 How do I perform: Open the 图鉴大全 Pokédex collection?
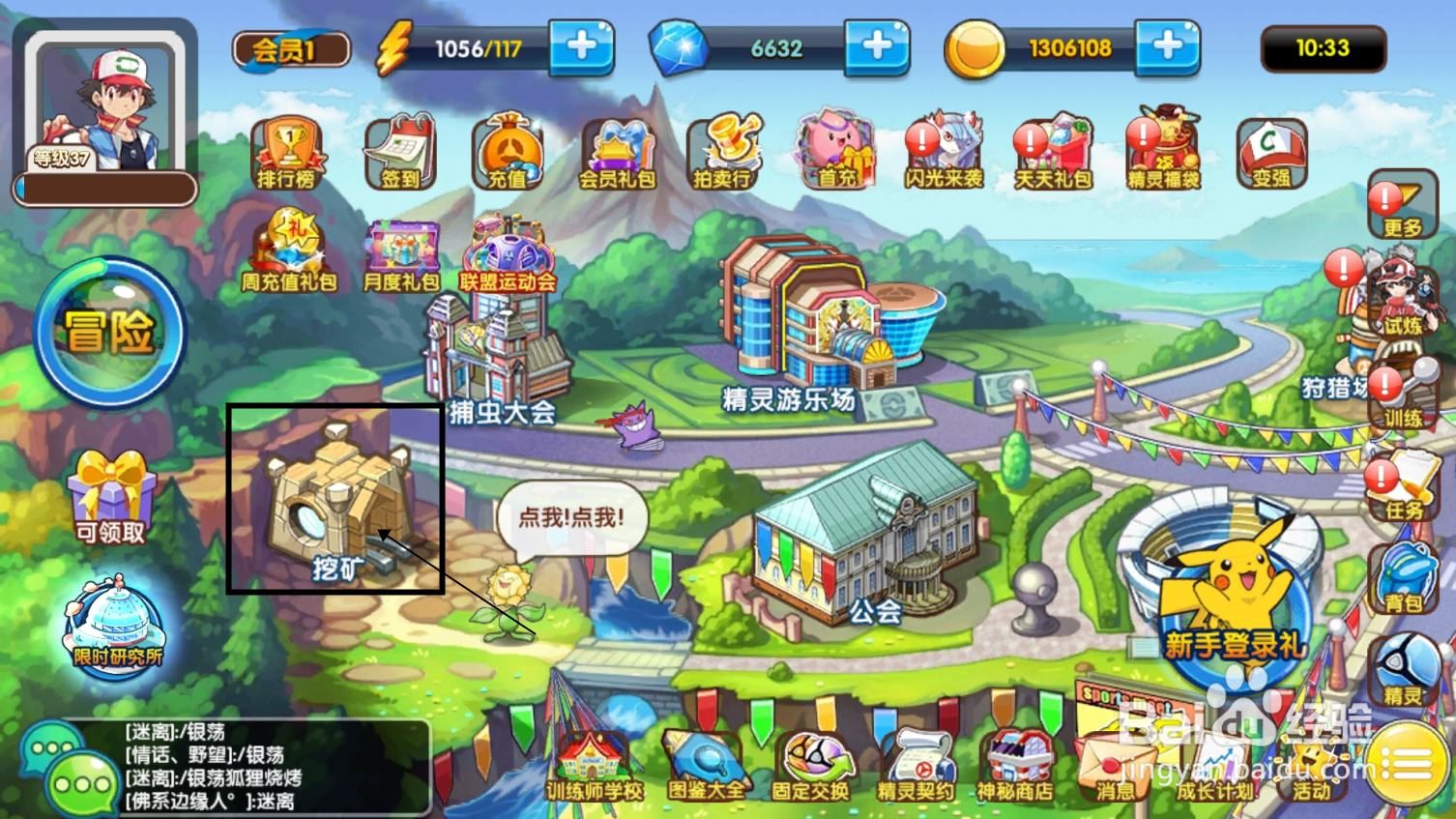click(x=705, y=764)
